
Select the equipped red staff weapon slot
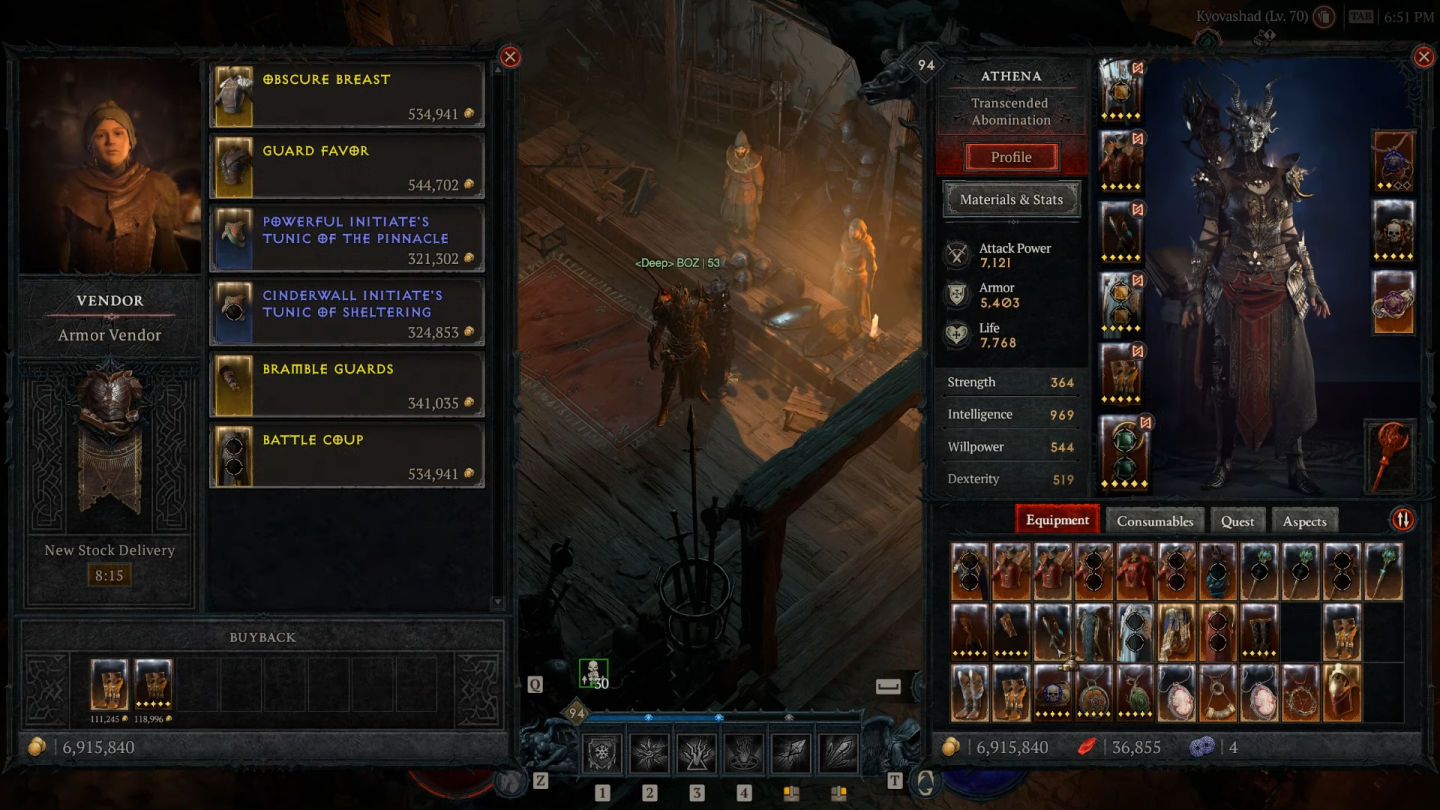coord(1391,456)
